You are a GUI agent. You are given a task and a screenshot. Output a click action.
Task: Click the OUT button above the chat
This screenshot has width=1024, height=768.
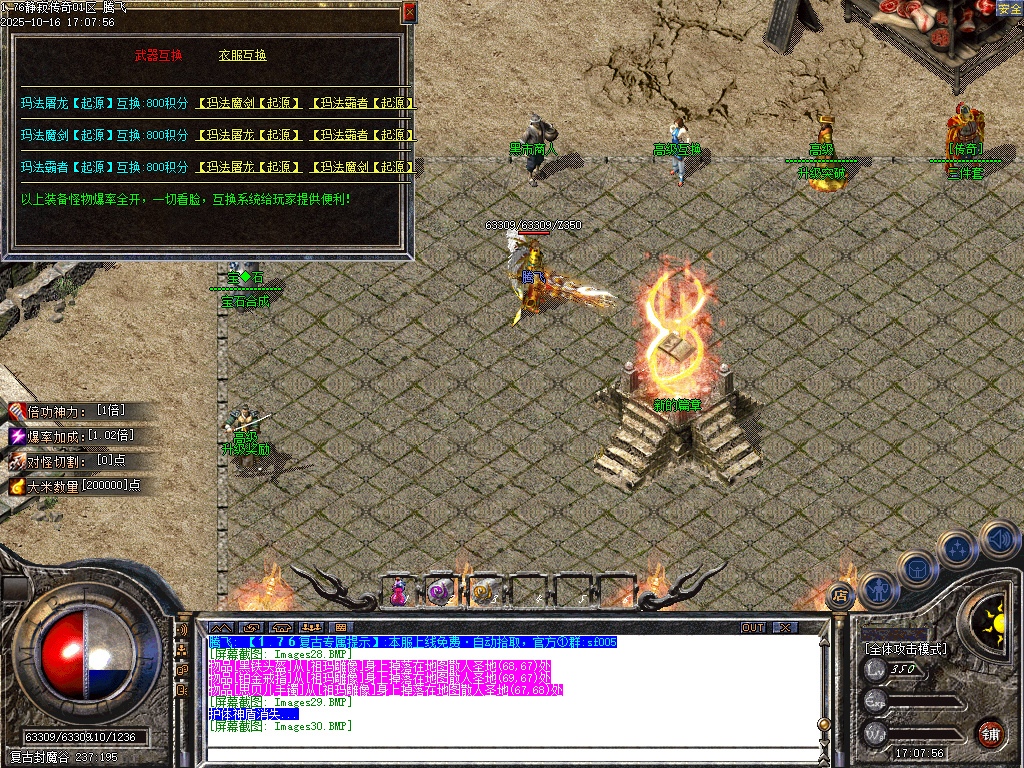click(753, 628)
